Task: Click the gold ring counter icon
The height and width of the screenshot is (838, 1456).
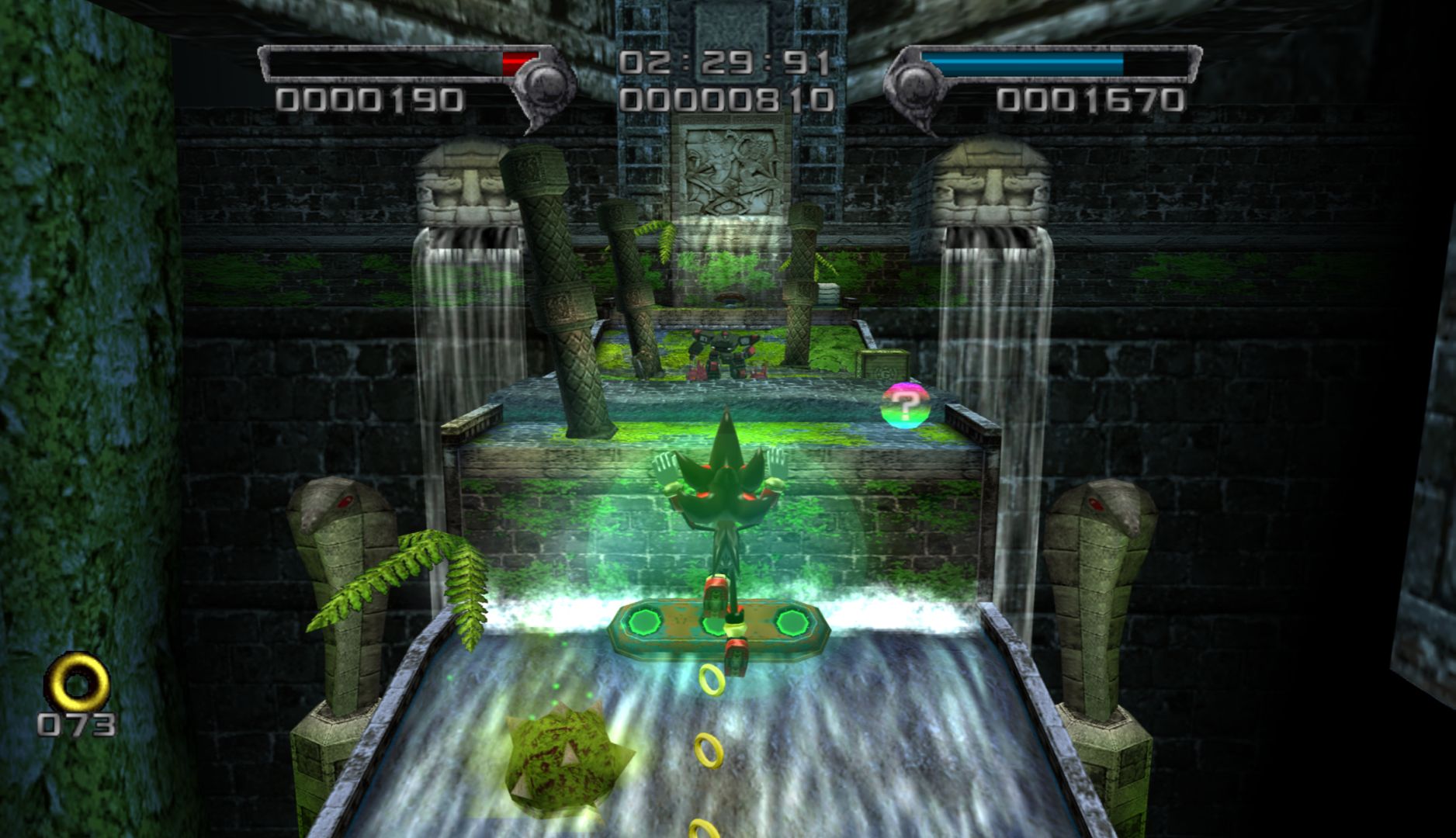Action: tap(77, 684)
